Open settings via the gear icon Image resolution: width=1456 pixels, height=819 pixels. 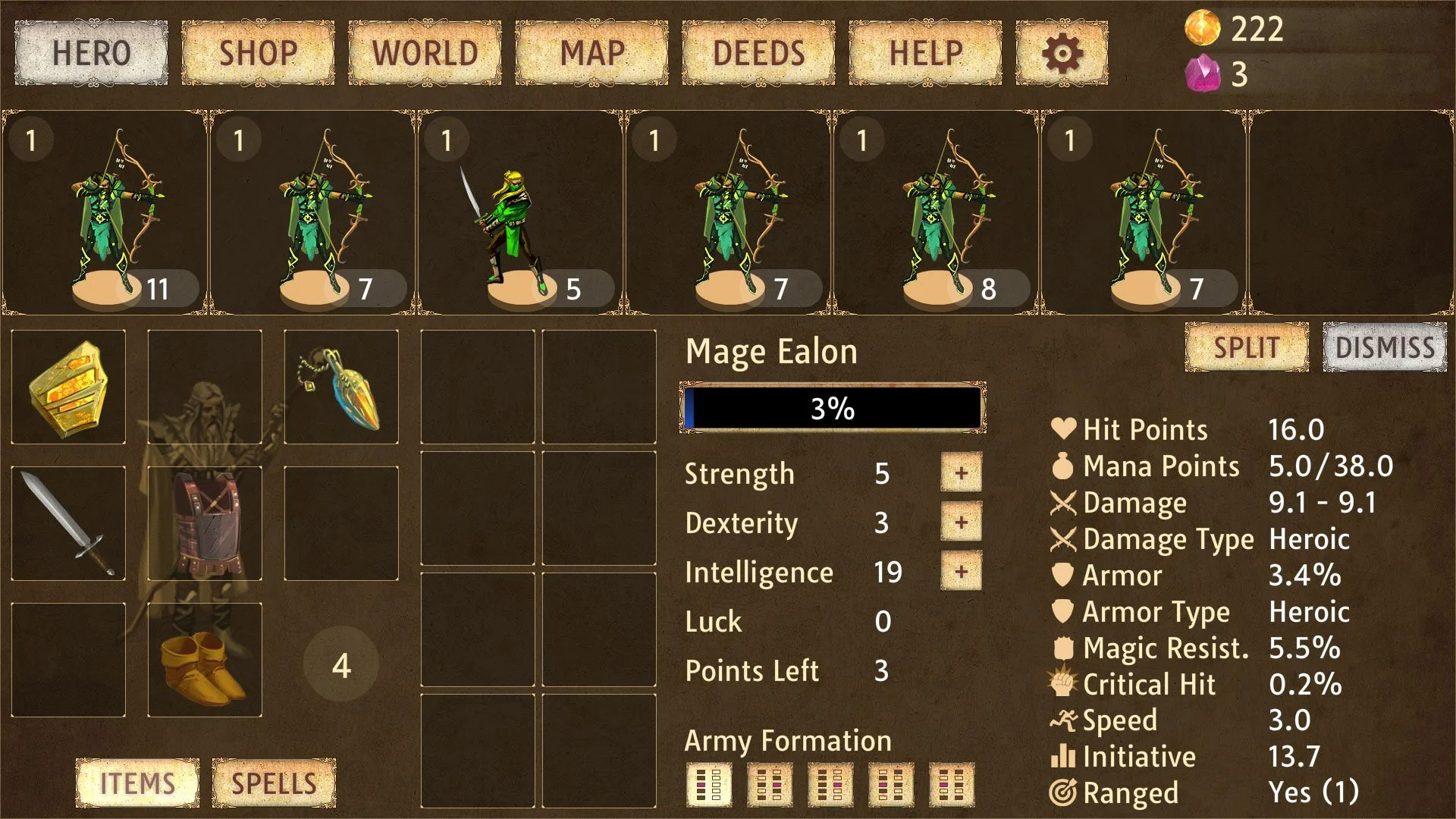[x=1062, y=53]
